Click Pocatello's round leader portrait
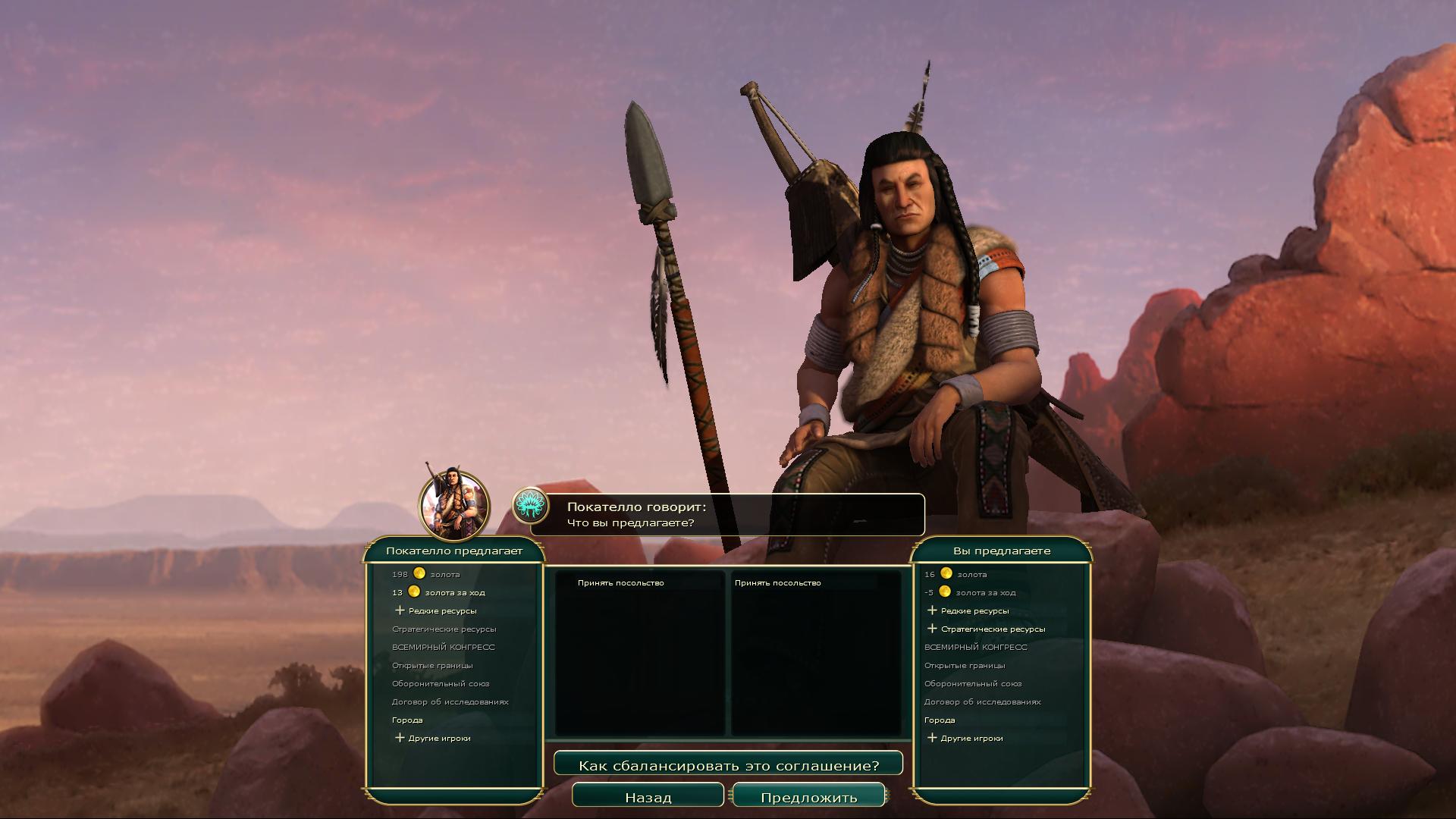Image resolution: width=1456 pixels, height=819 pixels. click(x=454, y=506)
